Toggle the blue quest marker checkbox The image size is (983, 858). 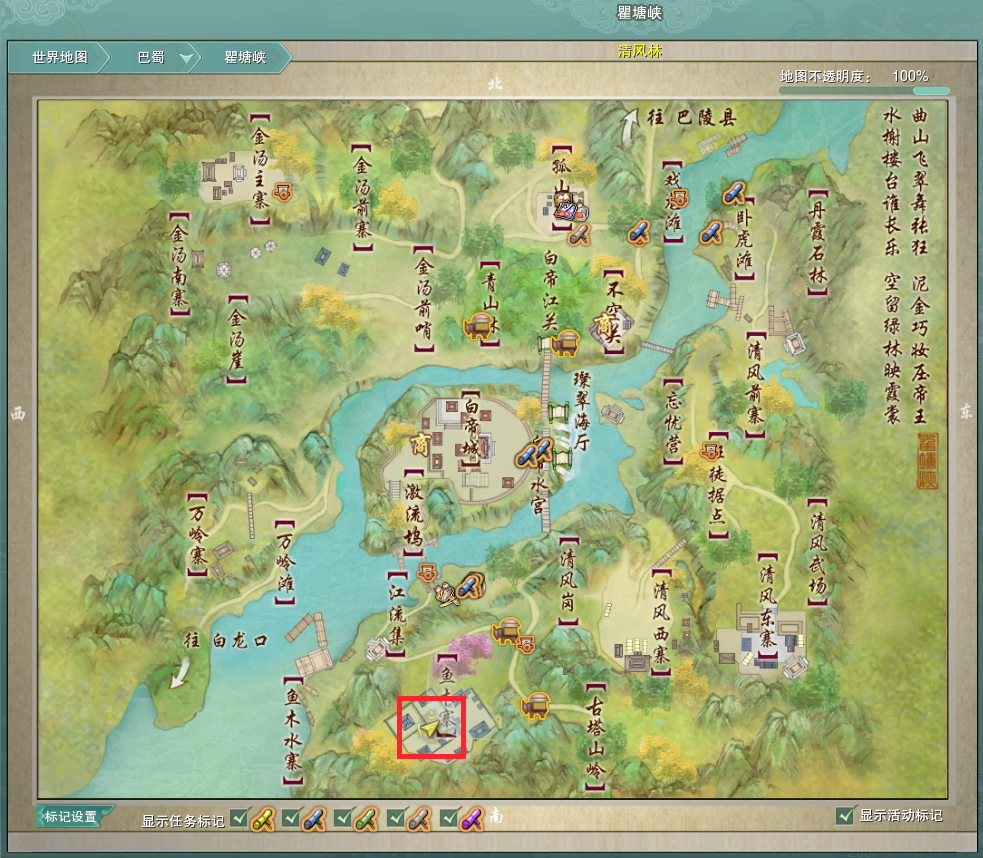pos(290,817)
